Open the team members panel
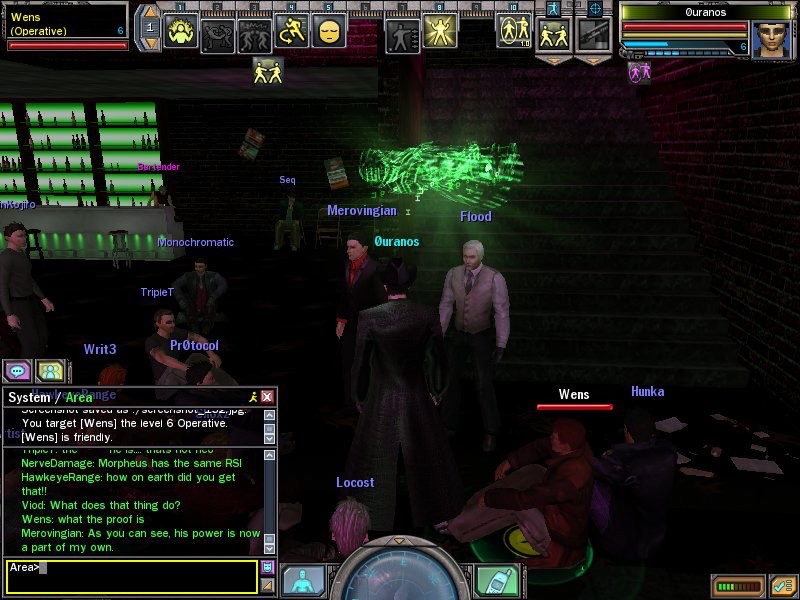Viewport: 800px width, 600px height. point(50,371)
